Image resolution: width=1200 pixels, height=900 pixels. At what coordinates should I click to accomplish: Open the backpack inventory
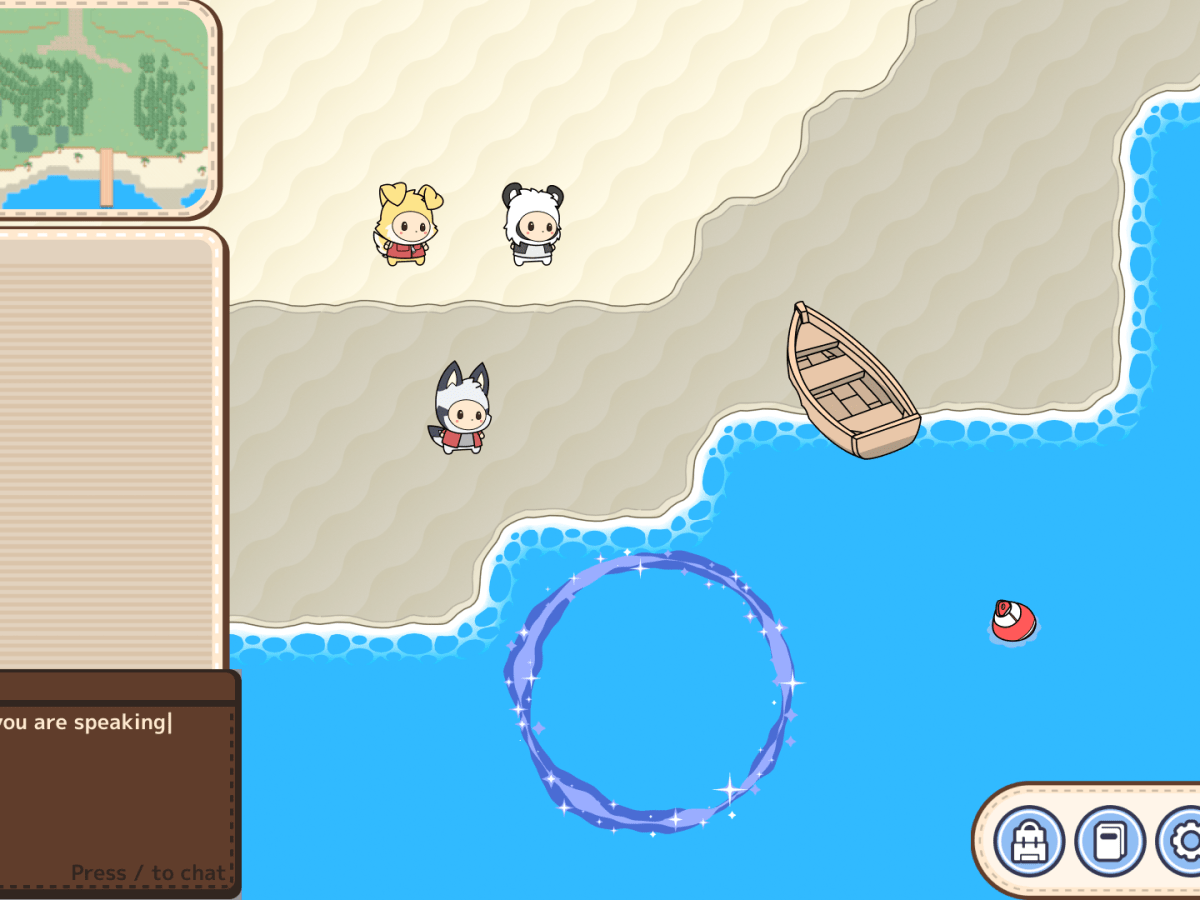coord(1029,842)
